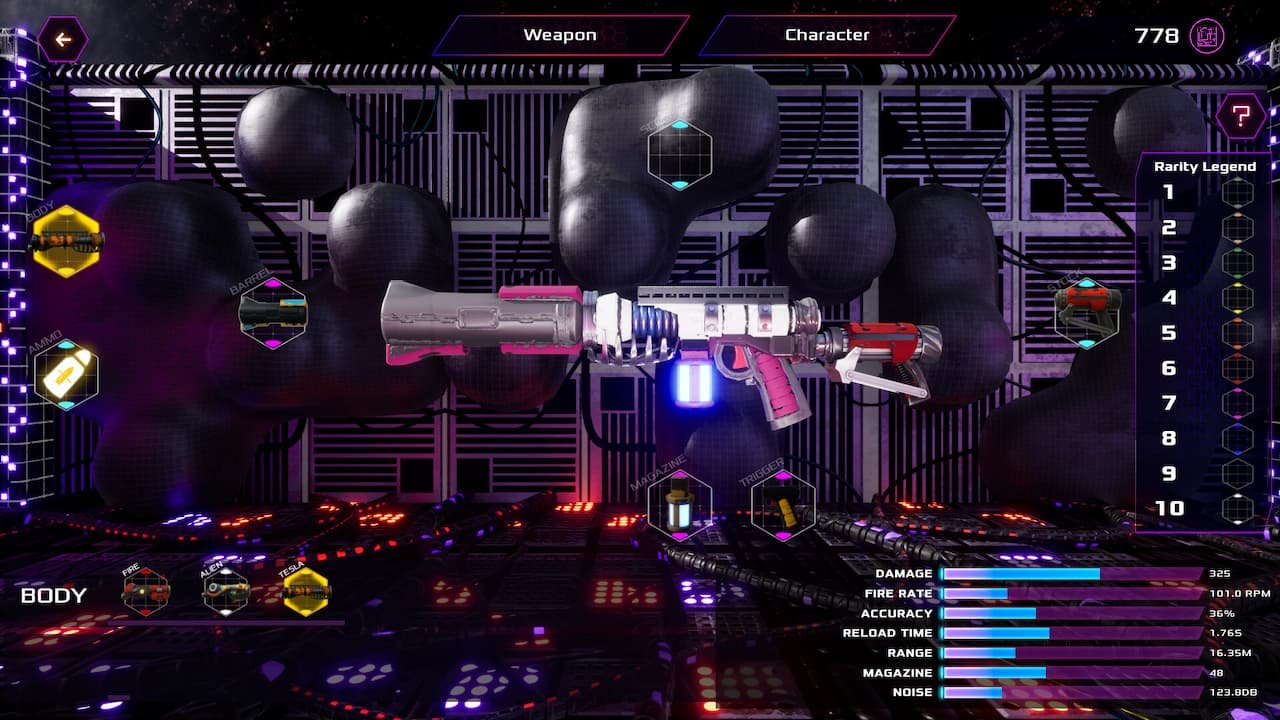Pick the Stock part slot

coord(1087,312)
